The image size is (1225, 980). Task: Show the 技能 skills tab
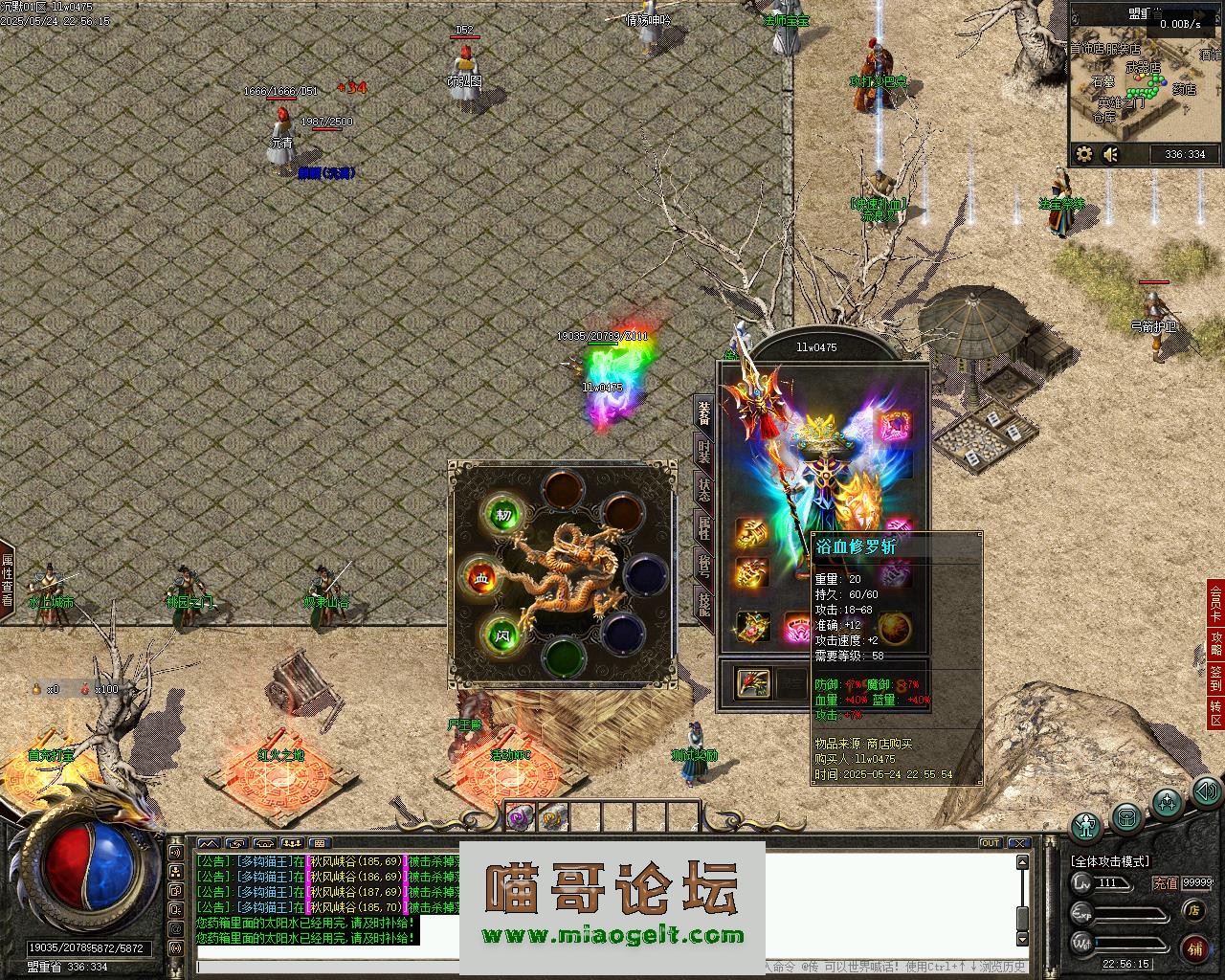click(x=703, y=604)
